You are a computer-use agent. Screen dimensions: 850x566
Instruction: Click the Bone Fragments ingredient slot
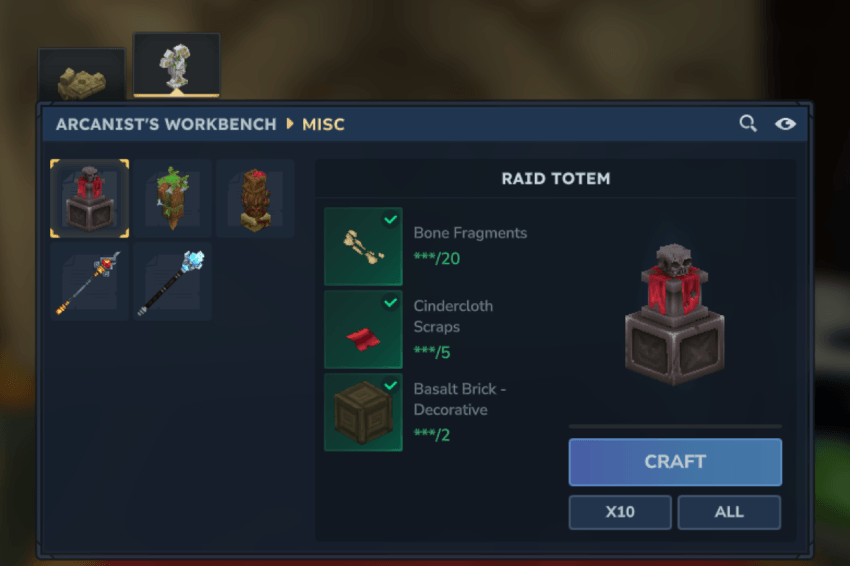pos(363,246)
